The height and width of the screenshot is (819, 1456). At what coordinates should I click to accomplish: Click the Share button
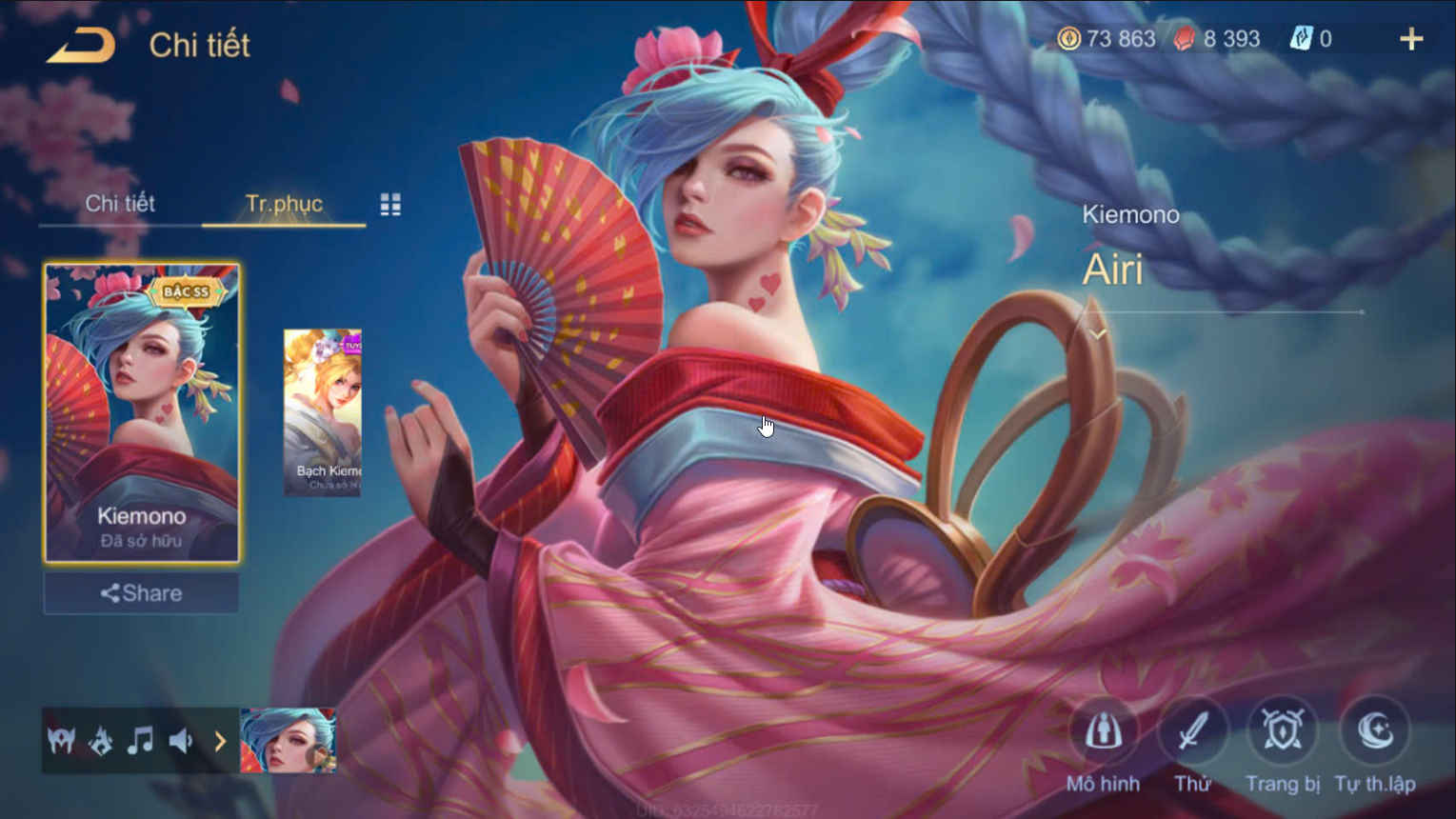pos(141,592)
